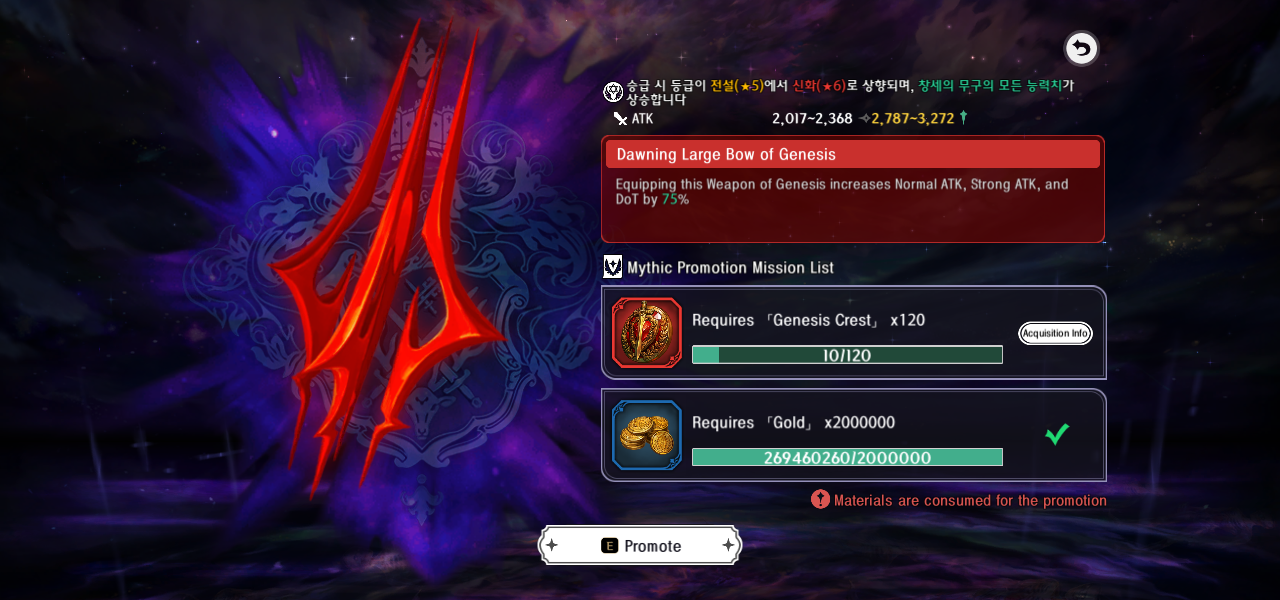Select the Gold coins material icon
1280x600 pixels.
coord(647,435)
